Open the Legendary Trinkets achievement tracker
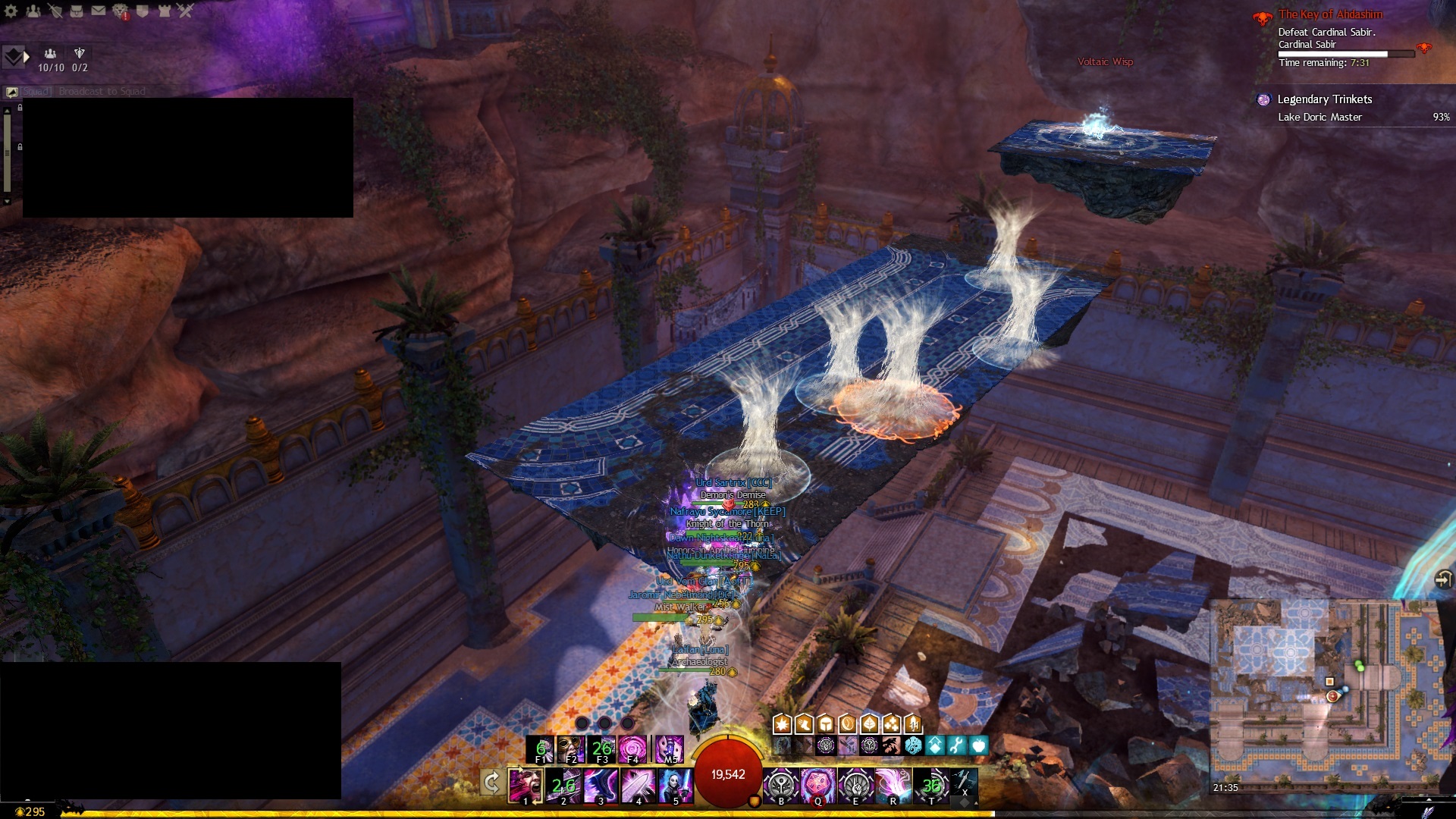The image size is (1456, 819). click(1324, 99)
